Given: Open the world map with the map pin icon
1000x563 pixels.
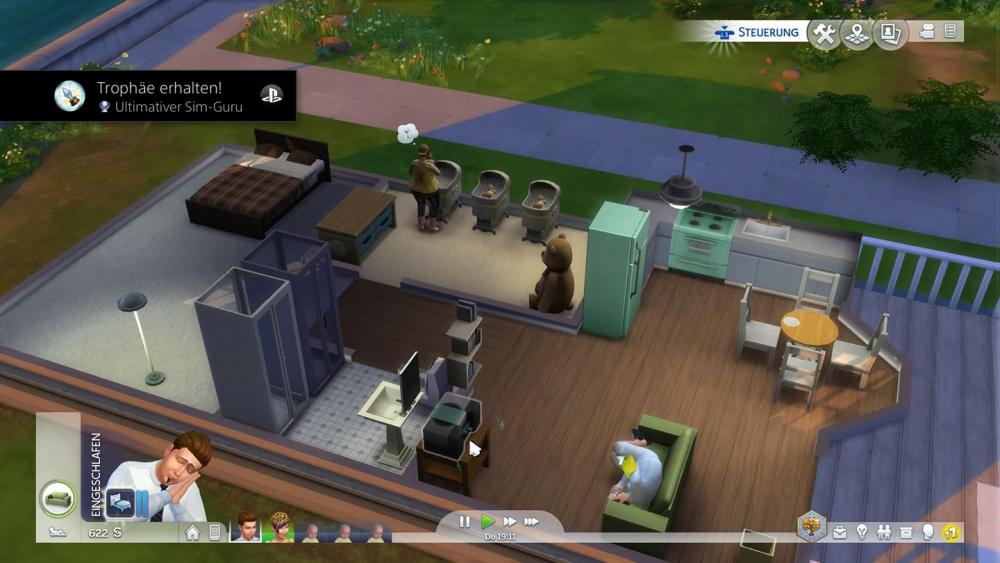Looking at the screenshot, I should tap(856, 34).
